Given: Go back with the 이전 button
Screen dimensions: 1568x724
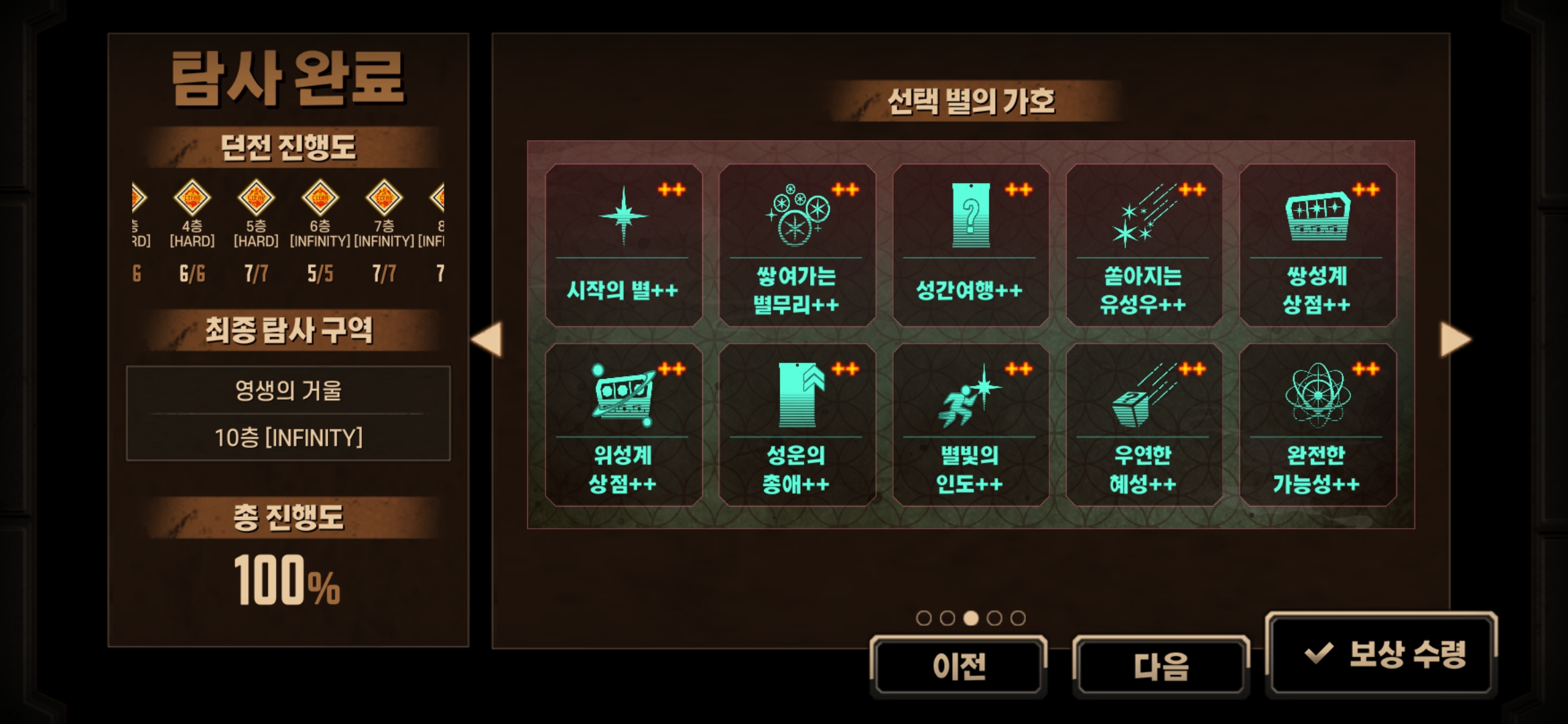Looking at the screenshot, I should (x=959, y=666).
